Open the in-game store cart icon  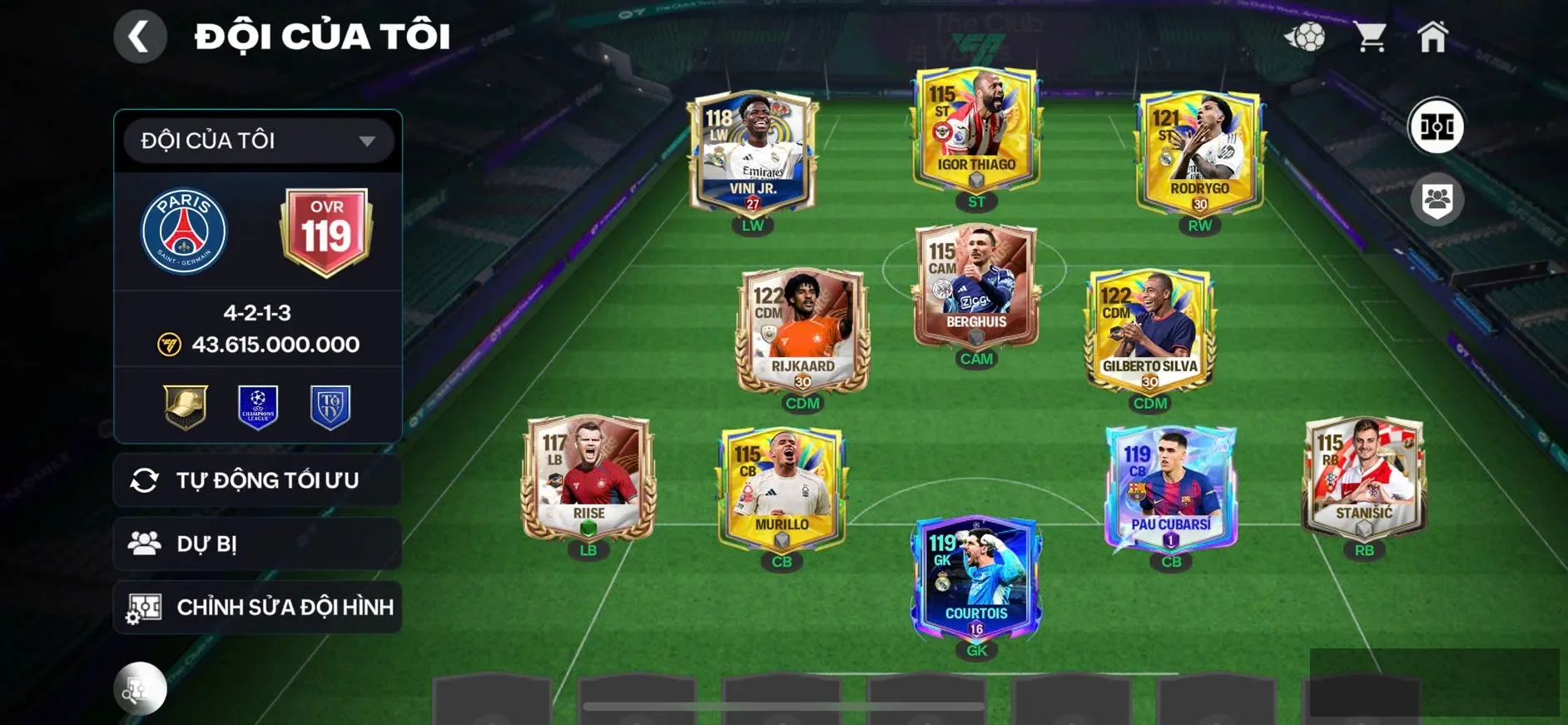1371,35
